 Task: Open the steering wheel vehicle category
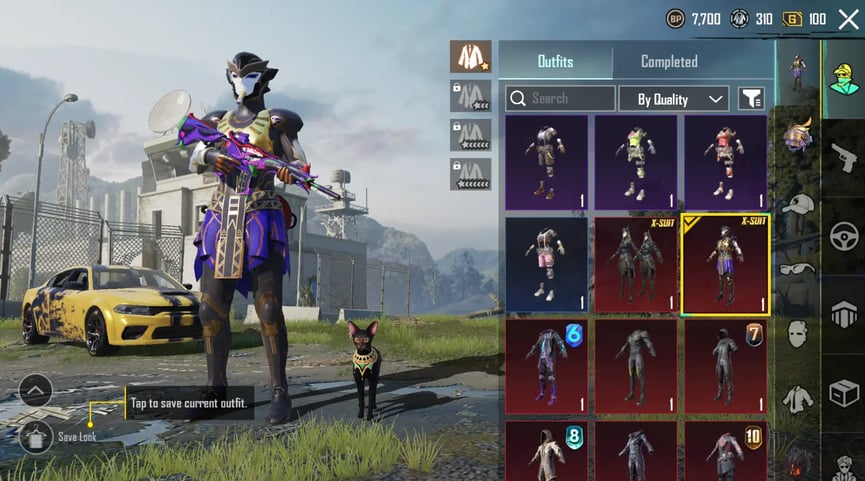pos(844,236)
